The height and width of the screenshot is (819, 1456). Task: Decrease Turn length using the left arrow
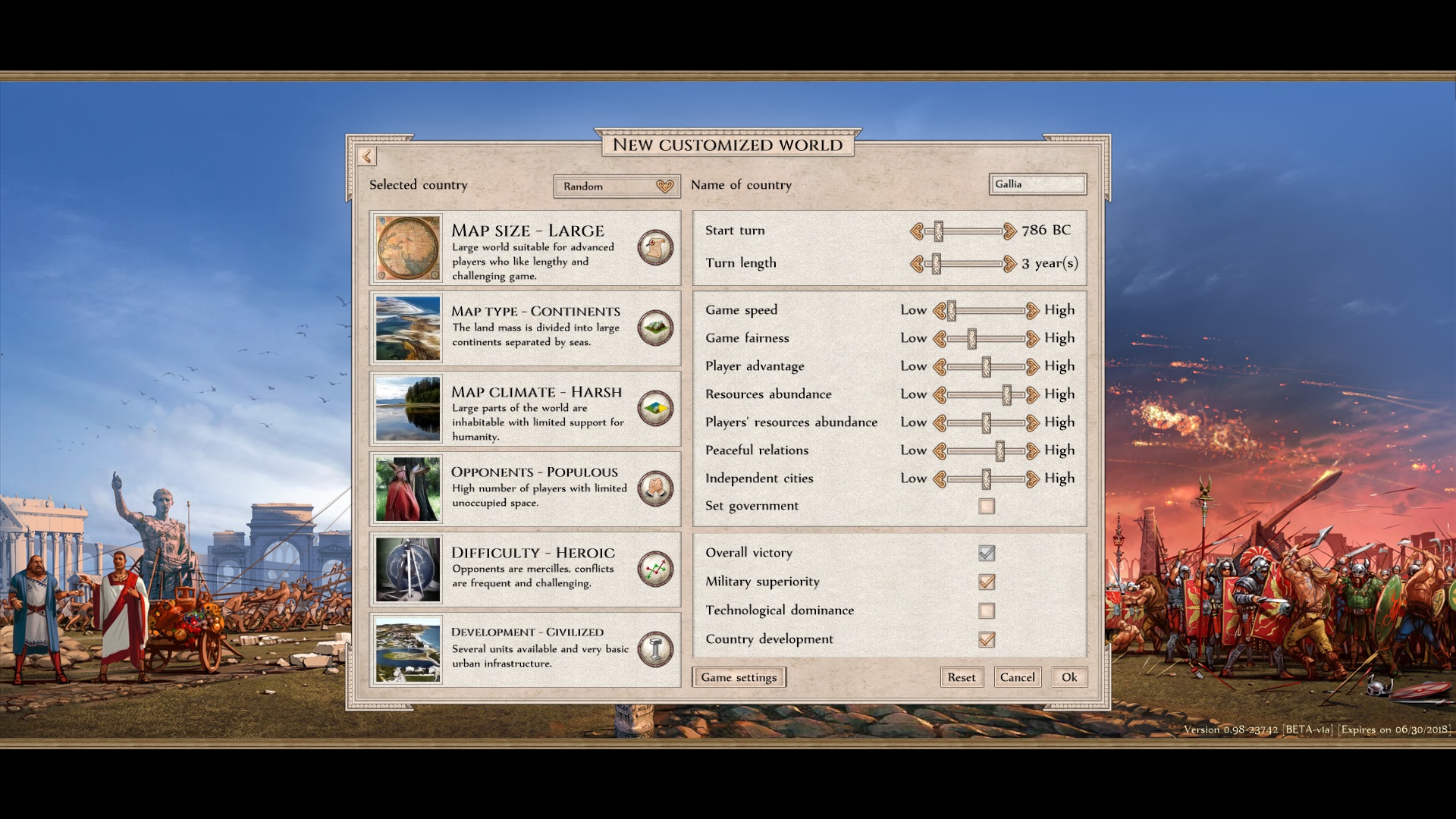pyautogui.click(x=918, y=263)
